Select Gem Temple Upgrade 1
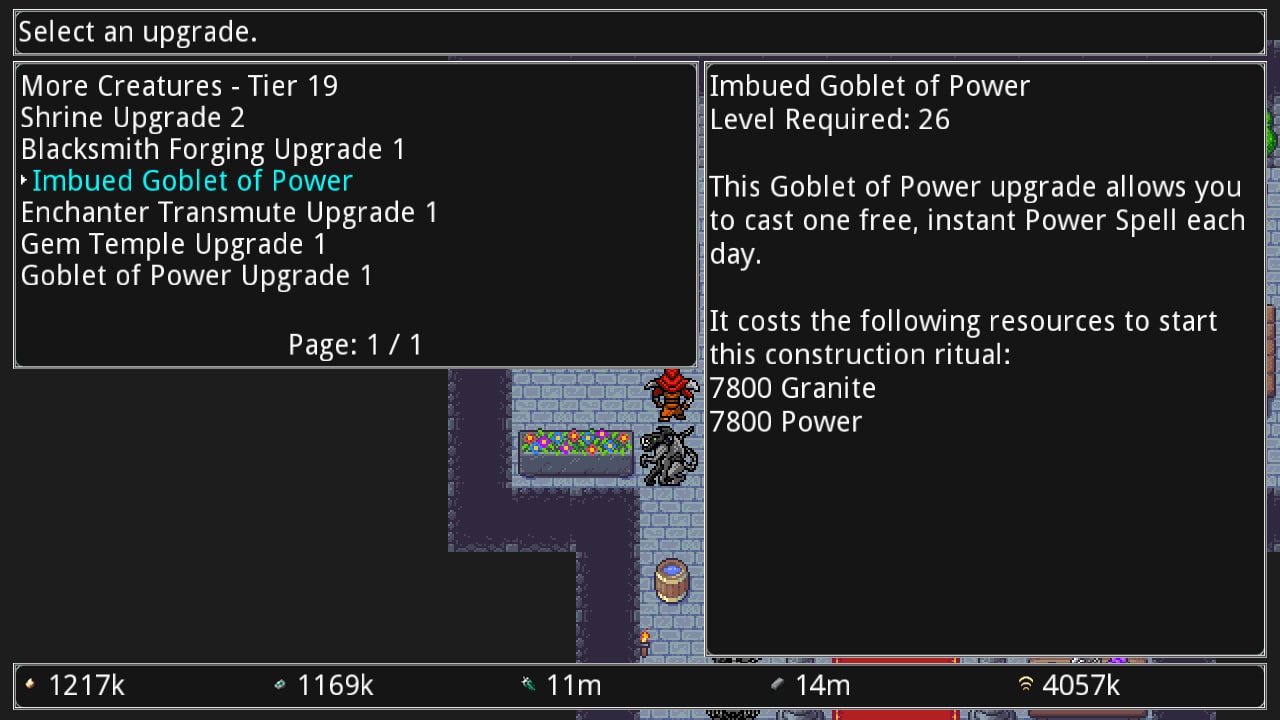 tap(173, 244)
